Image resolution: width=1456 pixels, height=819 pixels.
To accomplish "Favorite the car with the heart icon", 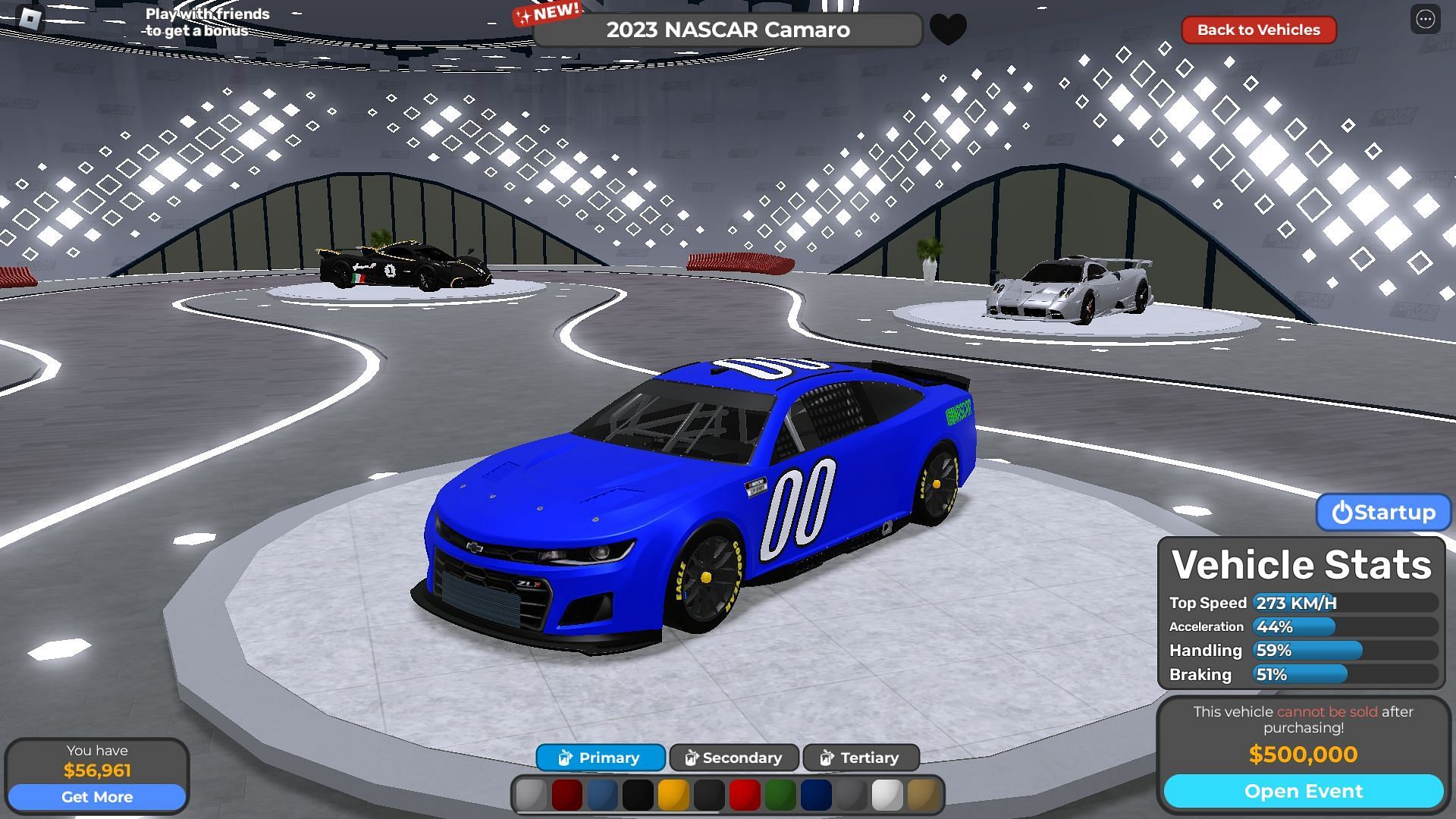I will [948, 30].
